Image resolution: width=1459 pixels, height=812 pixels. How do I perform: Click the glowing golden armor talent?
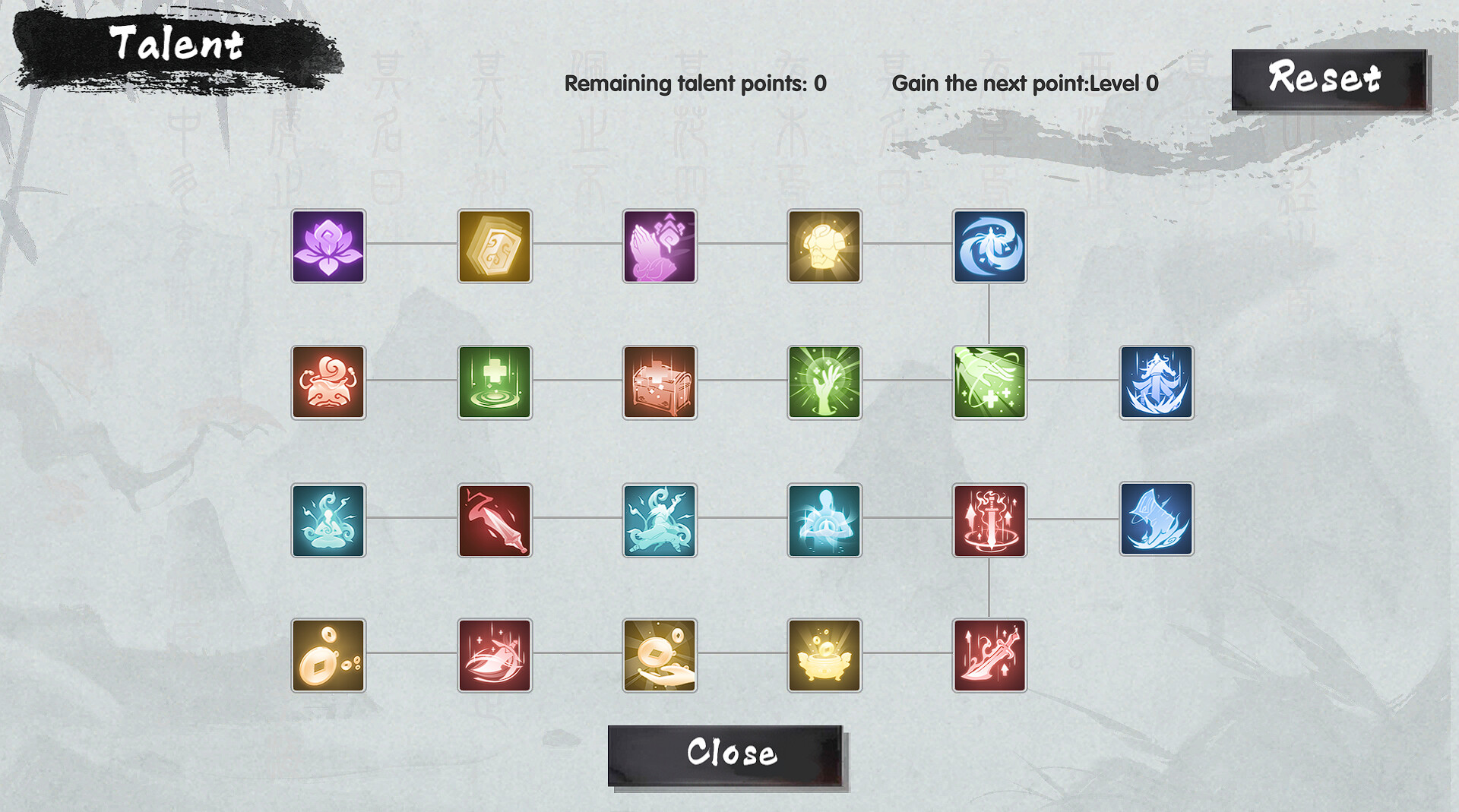pos(824,247)
